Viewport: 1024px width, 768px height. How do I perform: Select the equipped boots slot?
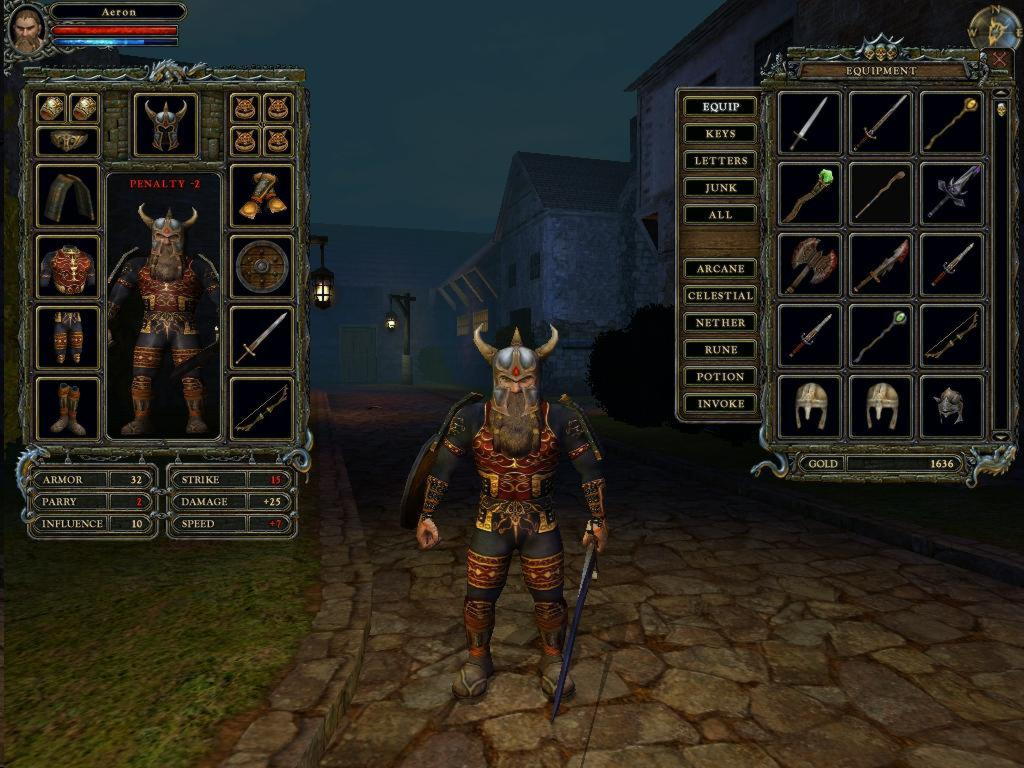(68, 409)
